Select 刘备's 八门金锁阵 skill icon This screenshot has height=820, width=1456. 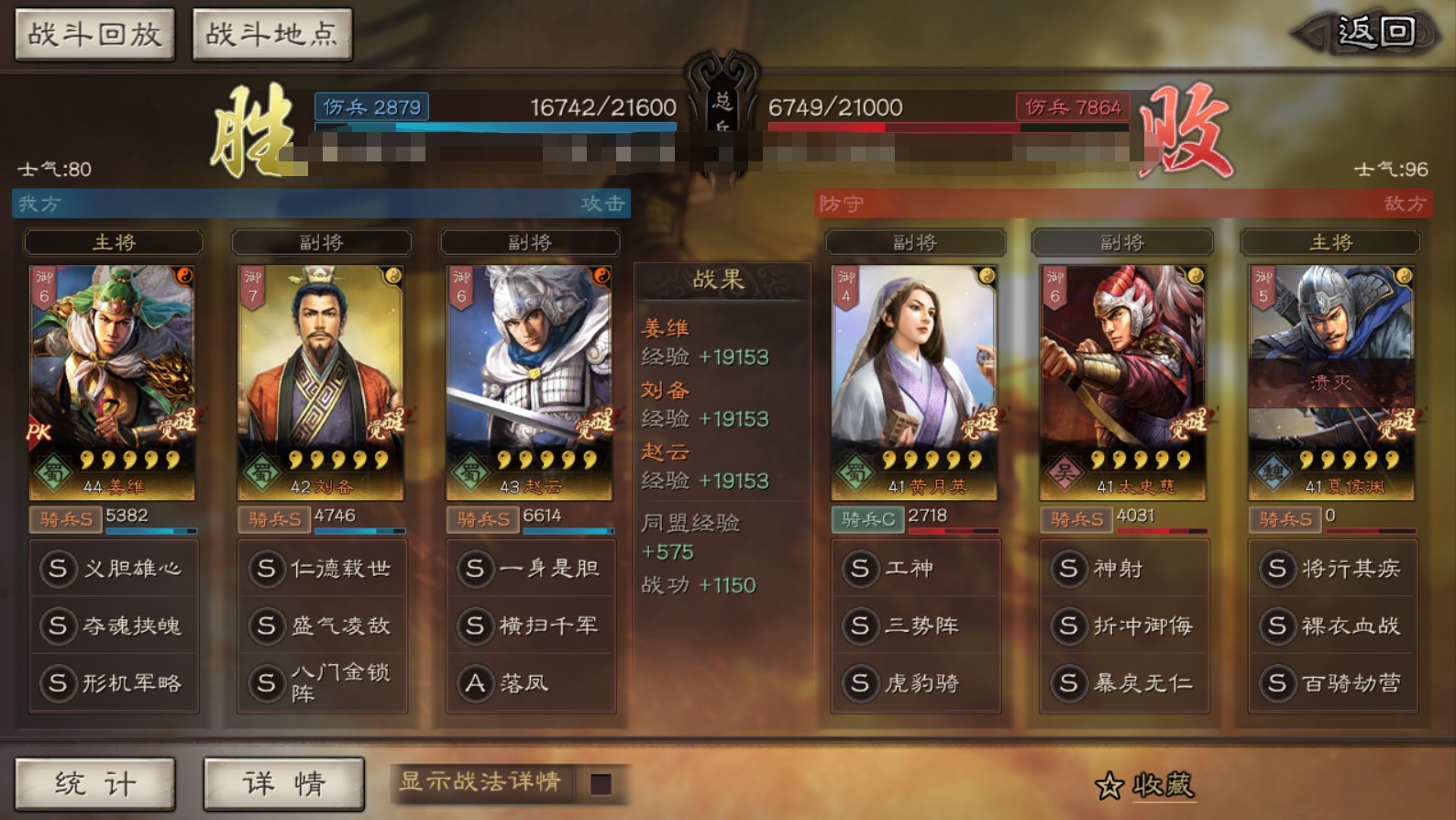(266, 683)
